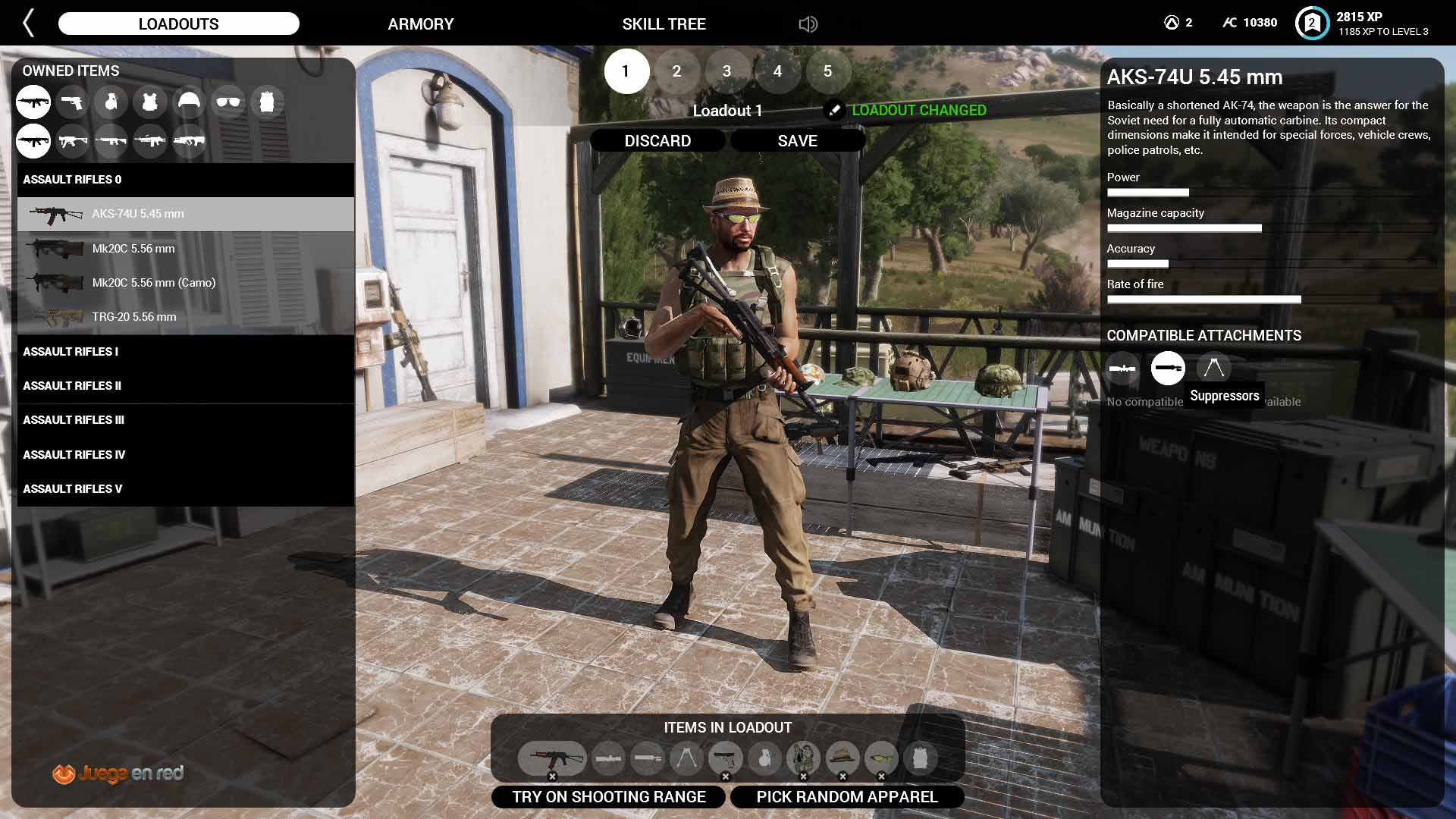Viewport: 1456px width, 819px height.
Task: Show owned helmets category
Action: pos(189,102)
